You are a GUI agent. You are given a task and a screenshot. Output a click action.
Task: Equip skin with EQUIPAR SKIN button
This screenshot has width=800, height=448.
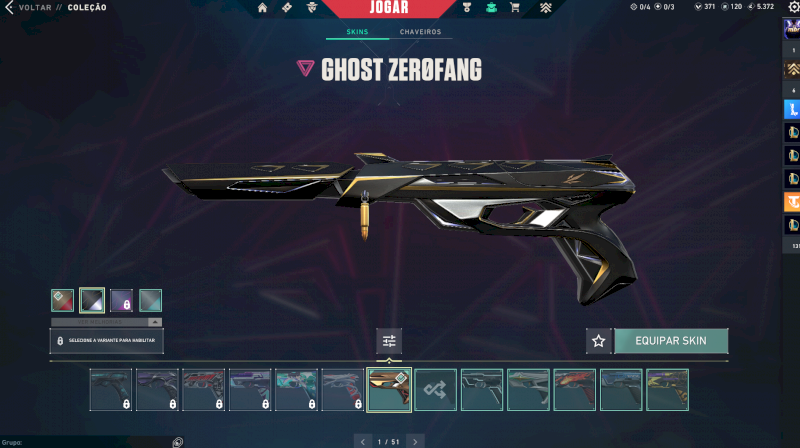click(x=670, y=341)
